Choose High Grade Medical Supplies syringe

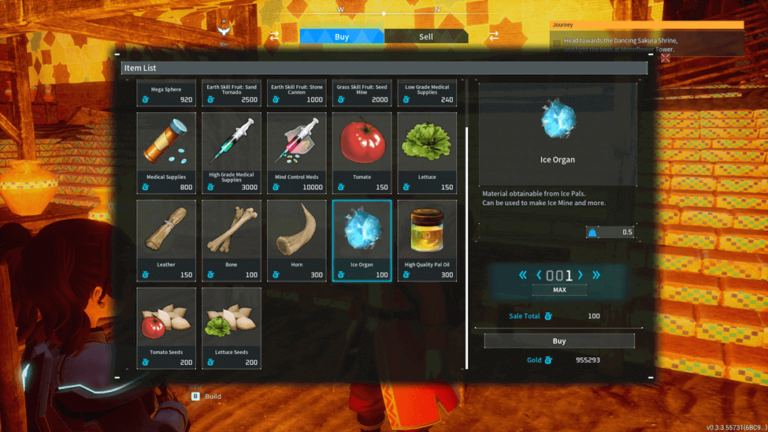coord(231,151)
